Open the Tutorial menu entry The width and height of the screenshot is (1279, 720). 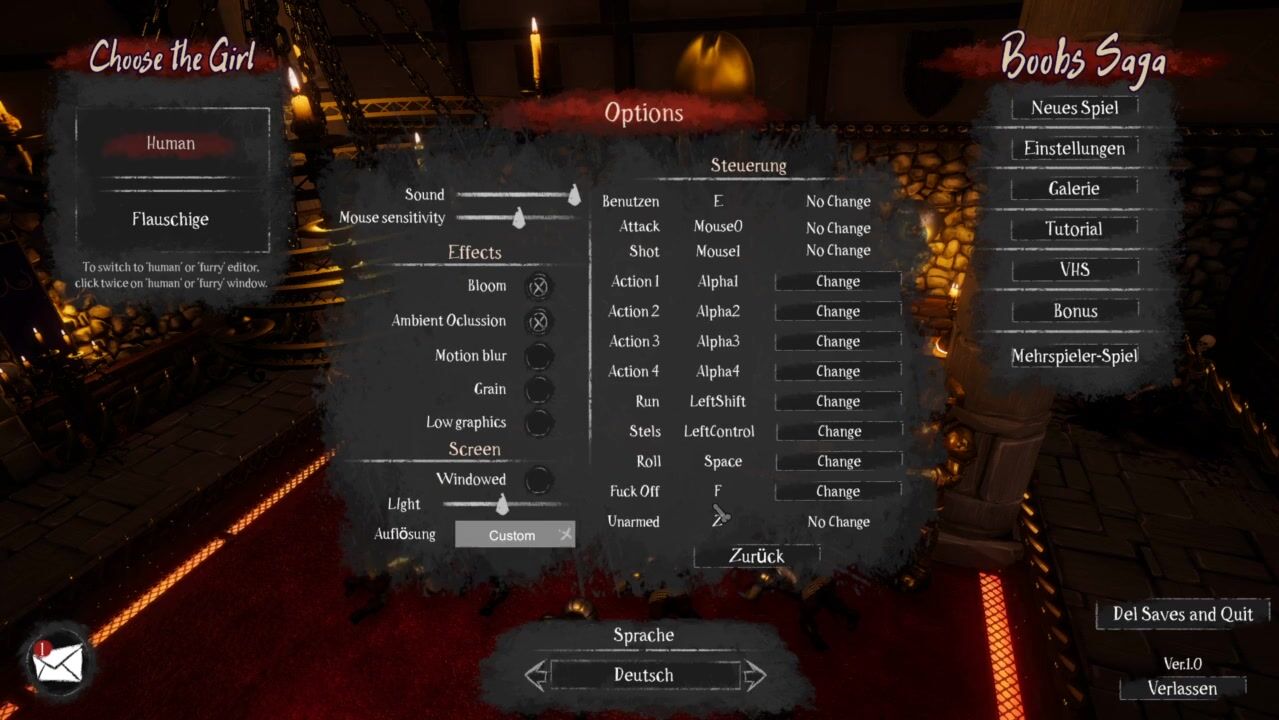[x=1074, y=229]
